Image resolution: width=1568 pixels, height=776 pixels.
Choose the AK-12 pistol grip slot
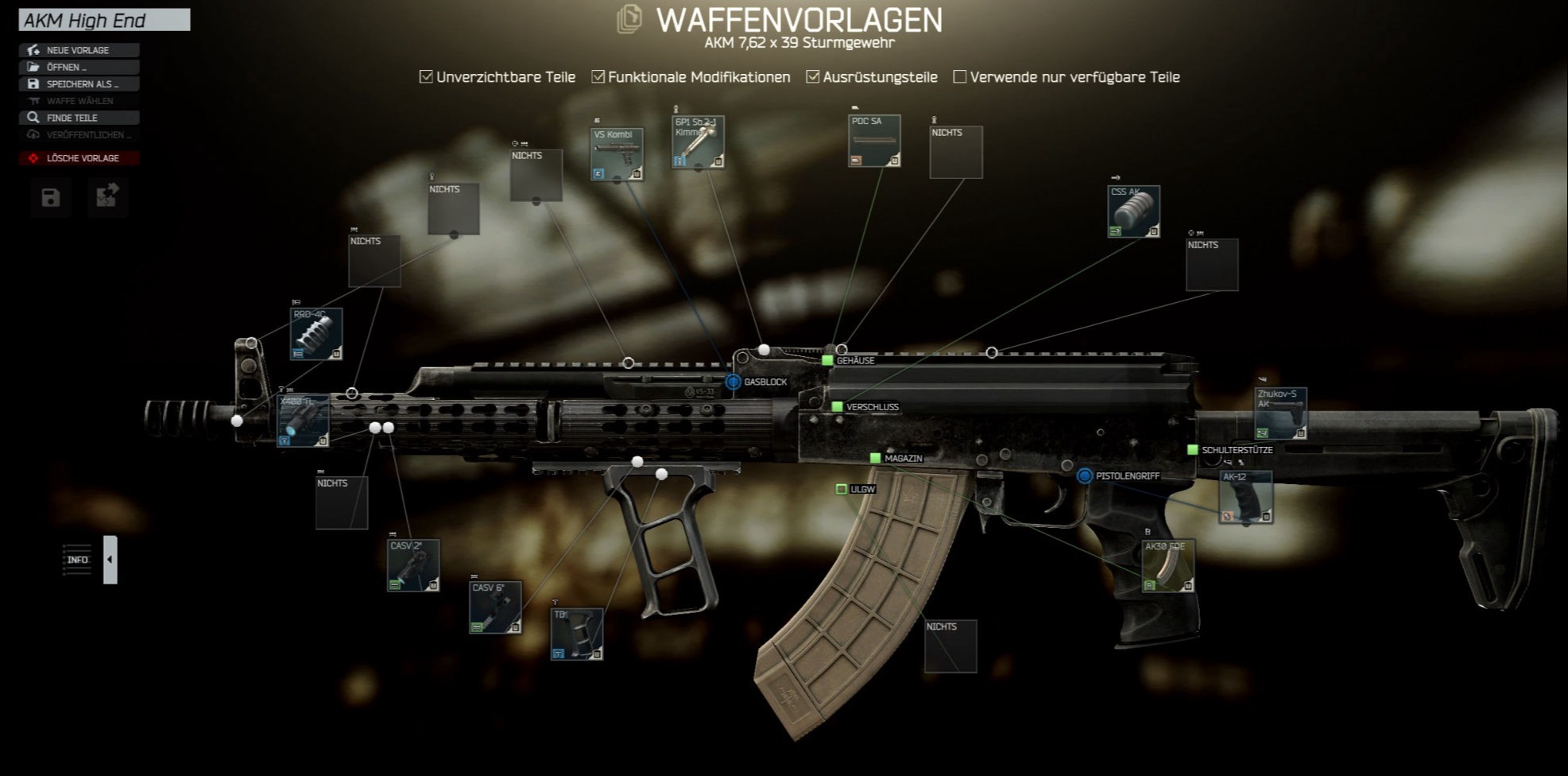pyautogui.click(x=1245, y=497)
